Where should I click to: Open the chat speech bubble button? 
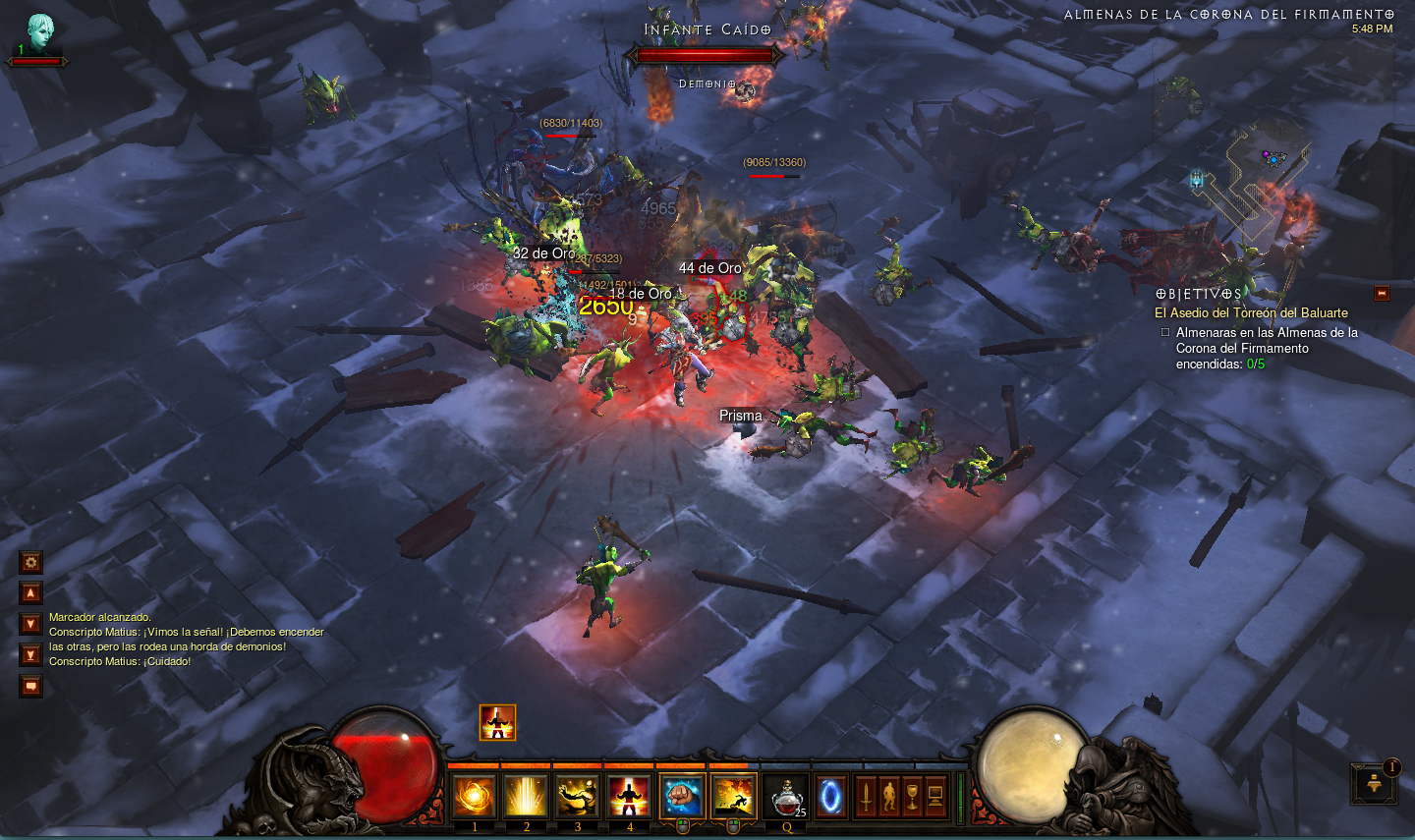coord(31,686)
